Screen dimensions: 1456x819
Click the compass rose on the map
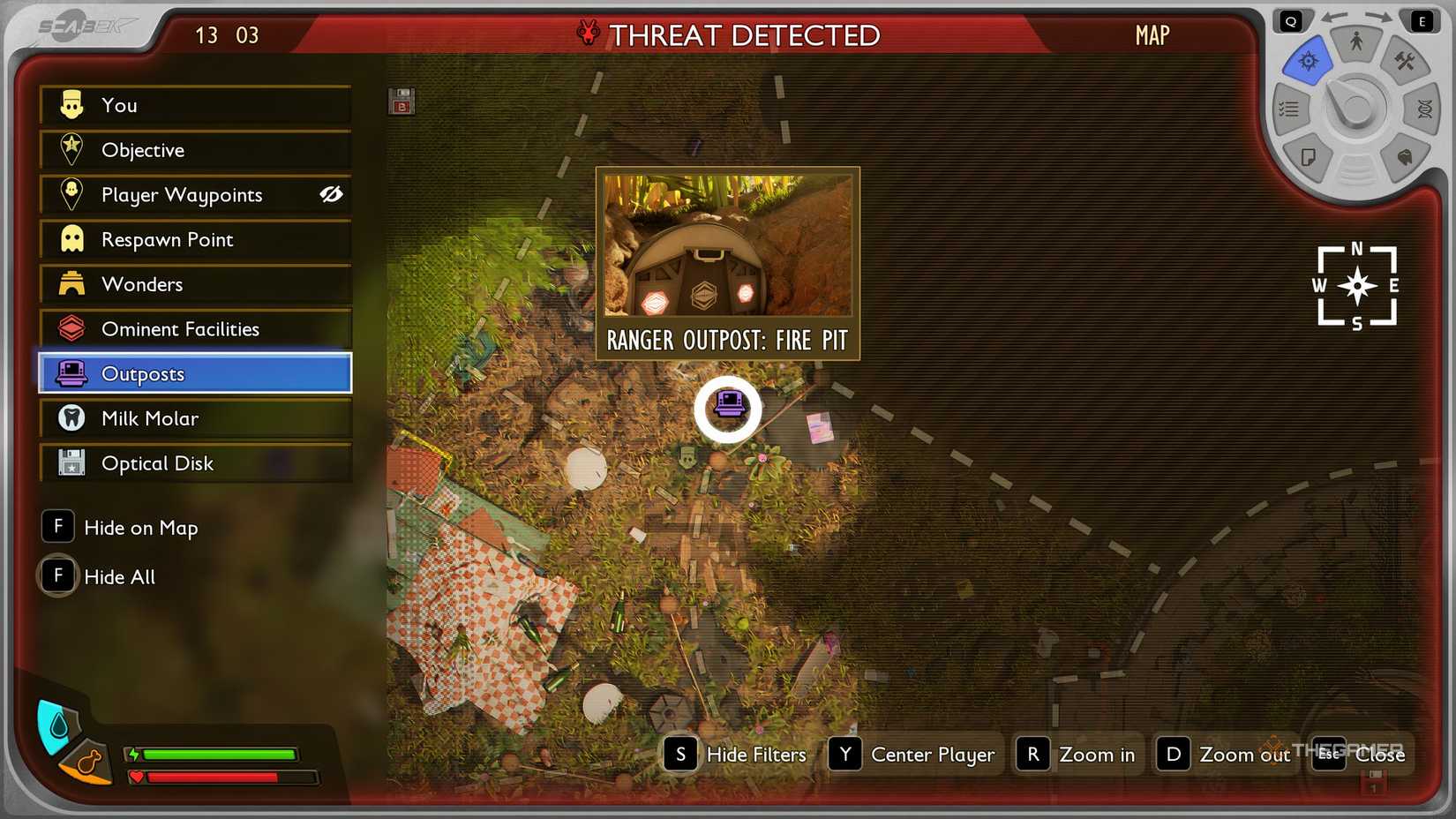(1357, 286)
